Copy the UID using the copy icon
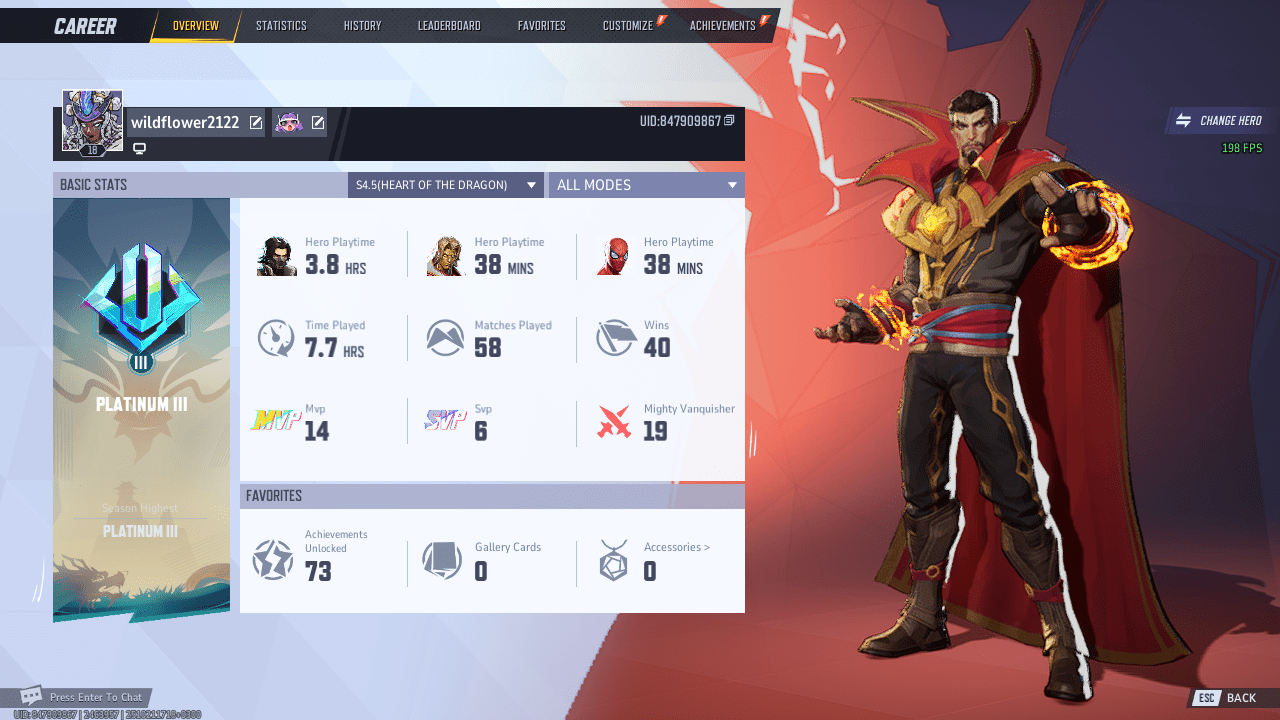 click(x=731, y=119)
